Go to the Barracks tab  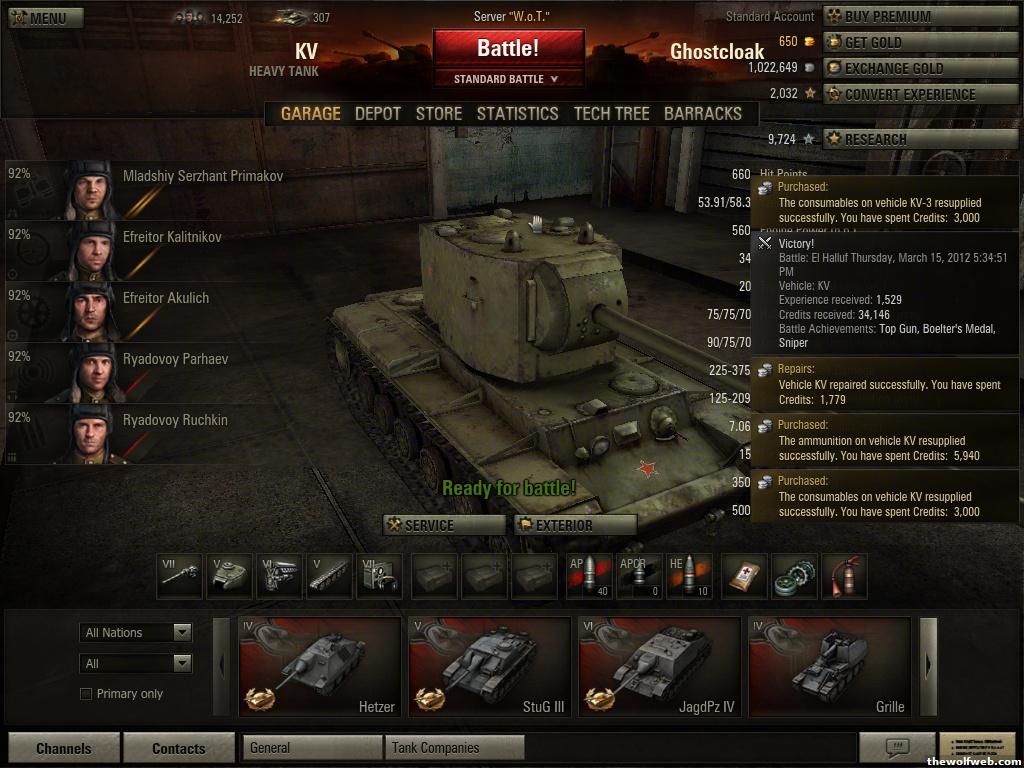[703, 114]
